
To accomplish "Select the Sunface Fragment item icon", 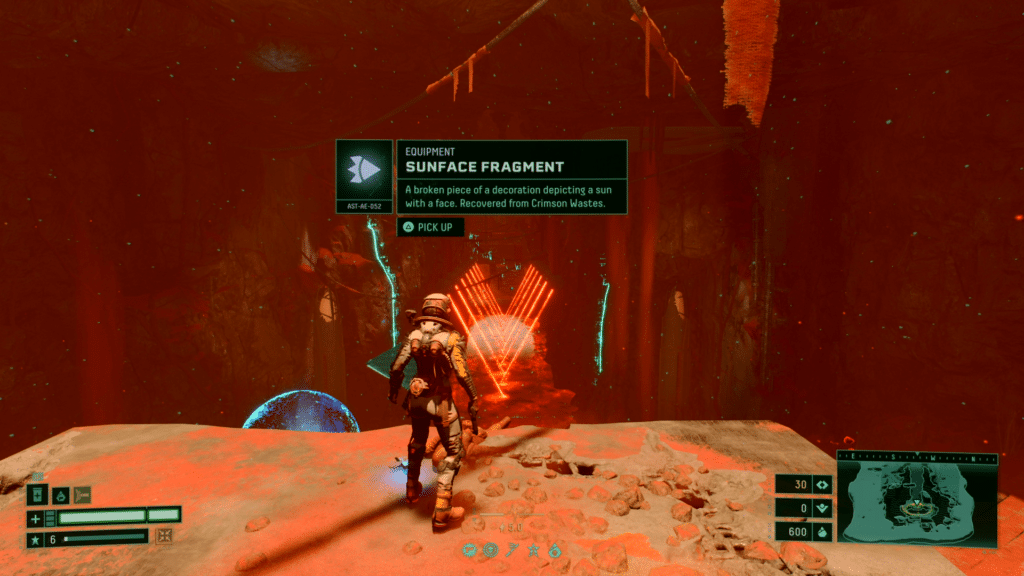I will click(x=365, y=170).
